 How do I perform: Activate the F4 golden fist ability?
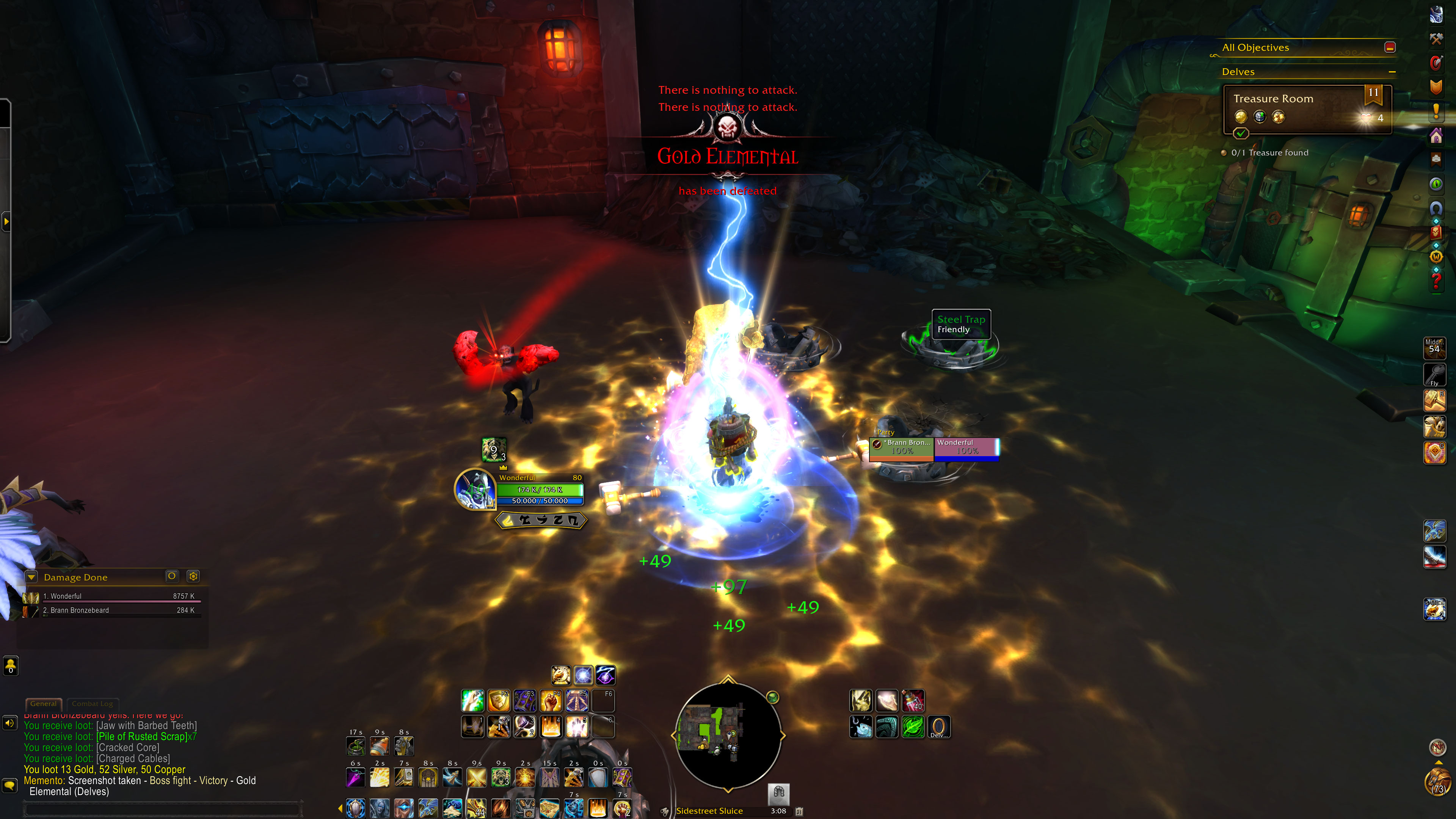pos(551,701)
